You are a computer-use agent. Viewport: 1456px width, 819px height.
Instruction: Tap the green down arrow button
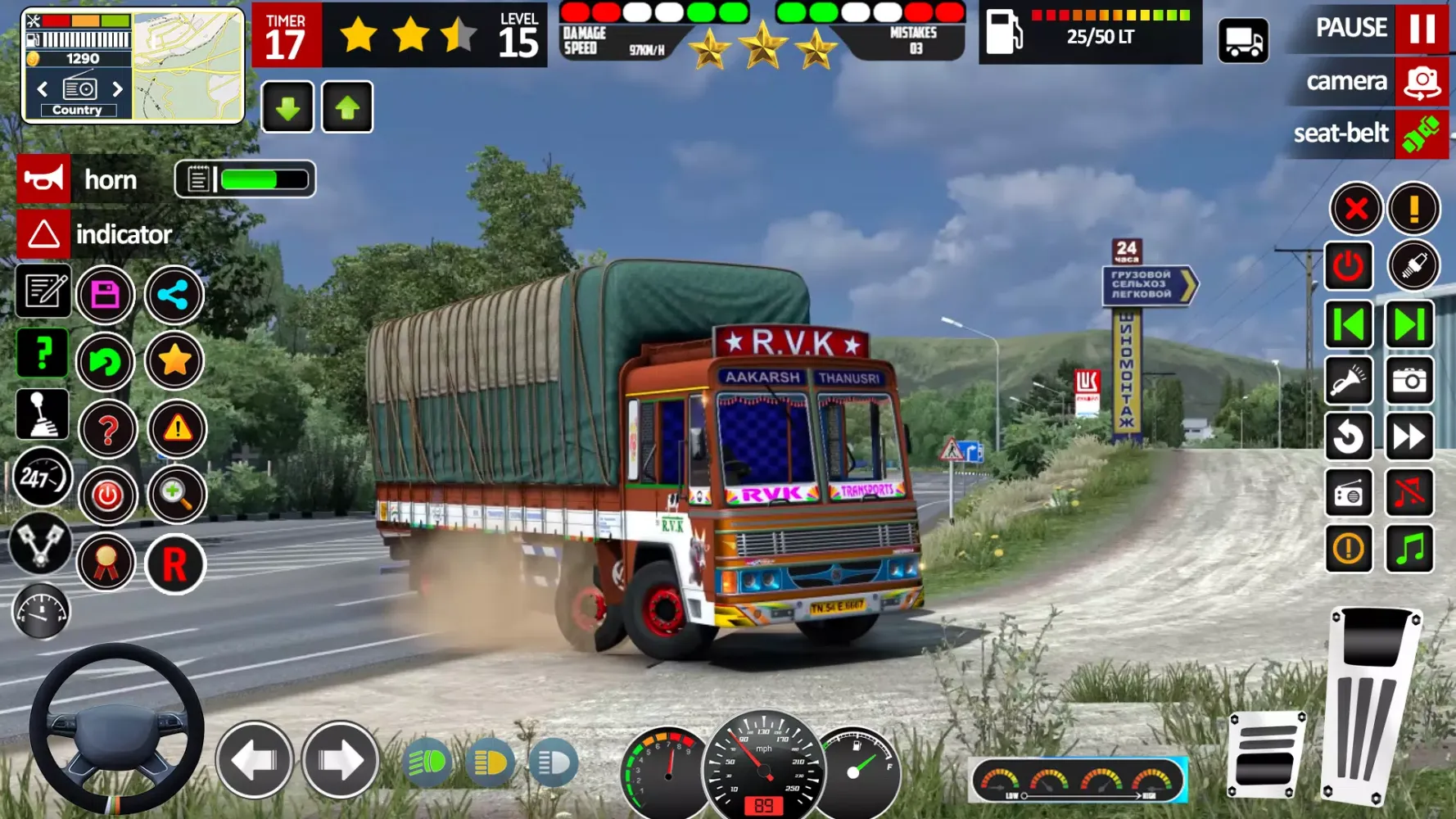click(x=287, y=107)
